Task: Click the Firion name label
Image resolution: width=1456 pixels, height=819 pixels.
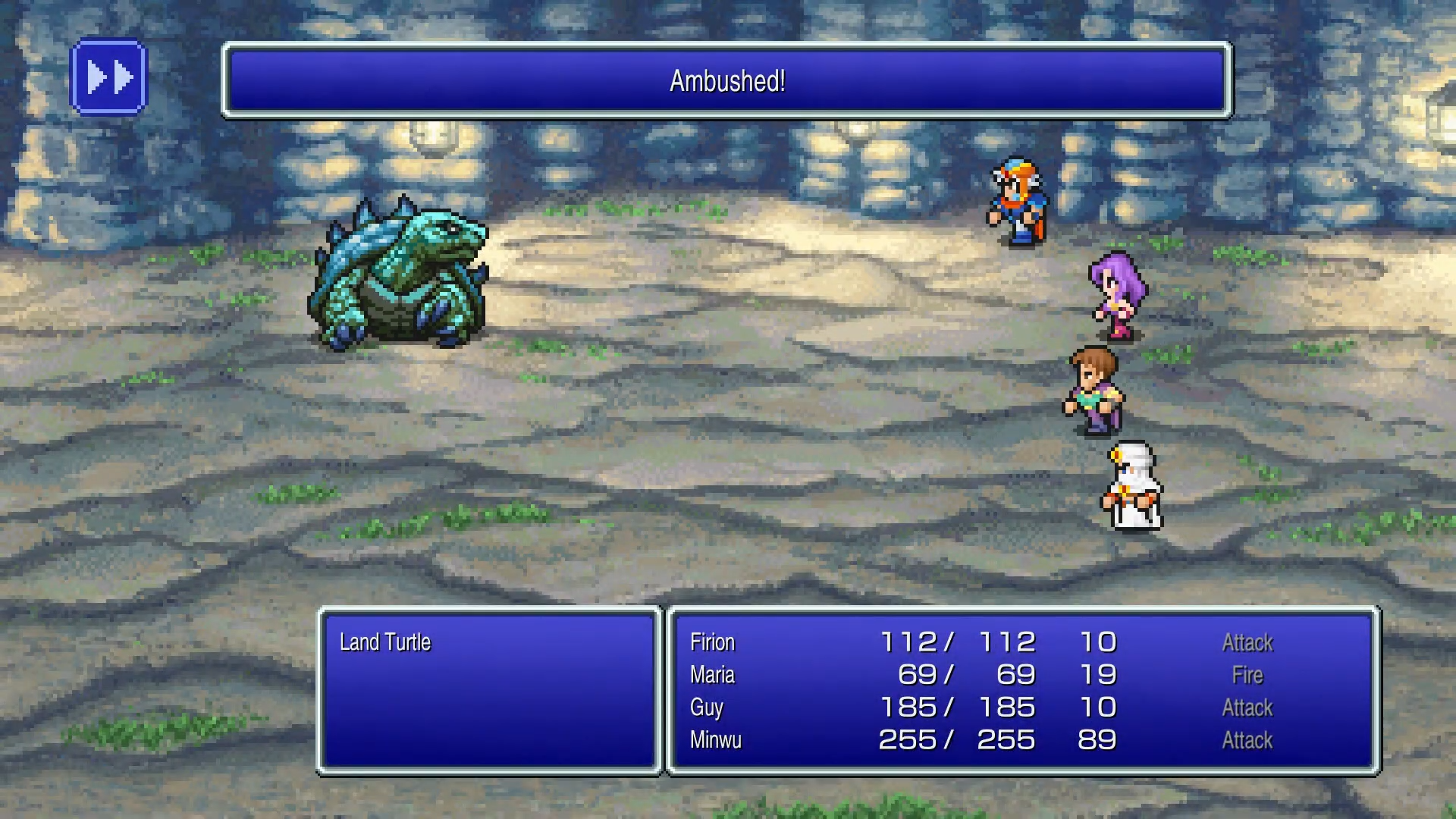Action: (711, 642)
